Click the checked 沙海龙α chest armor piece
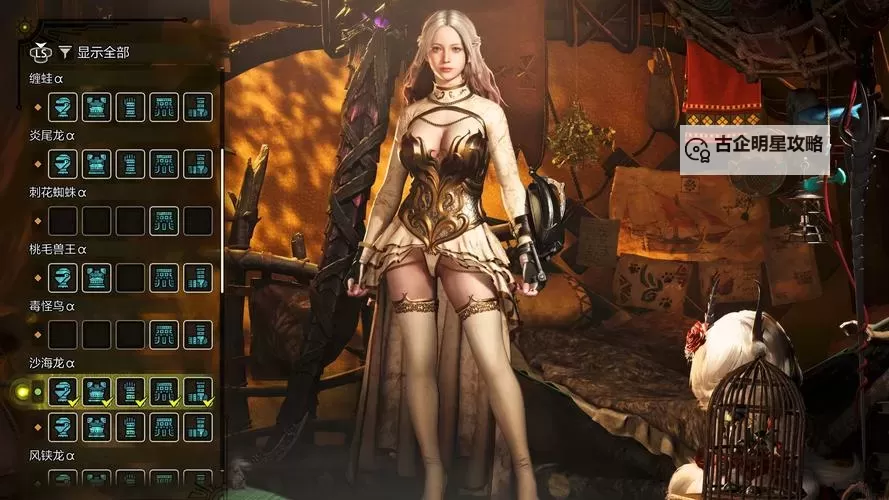889x500 pixels. point(97,392)
